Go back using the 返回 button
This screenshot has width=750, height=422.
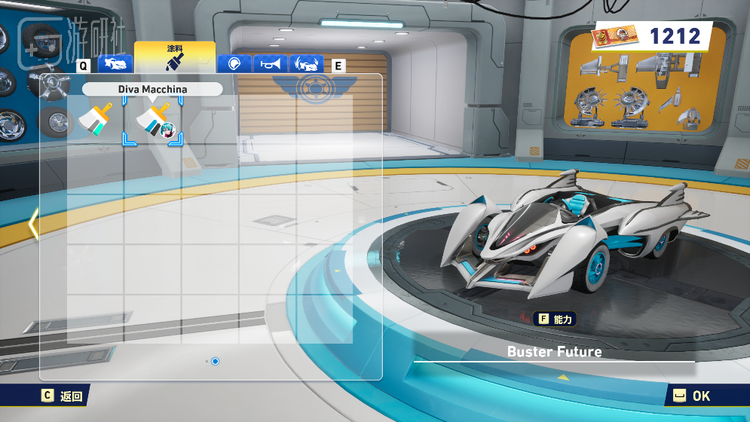coord(63,396)
